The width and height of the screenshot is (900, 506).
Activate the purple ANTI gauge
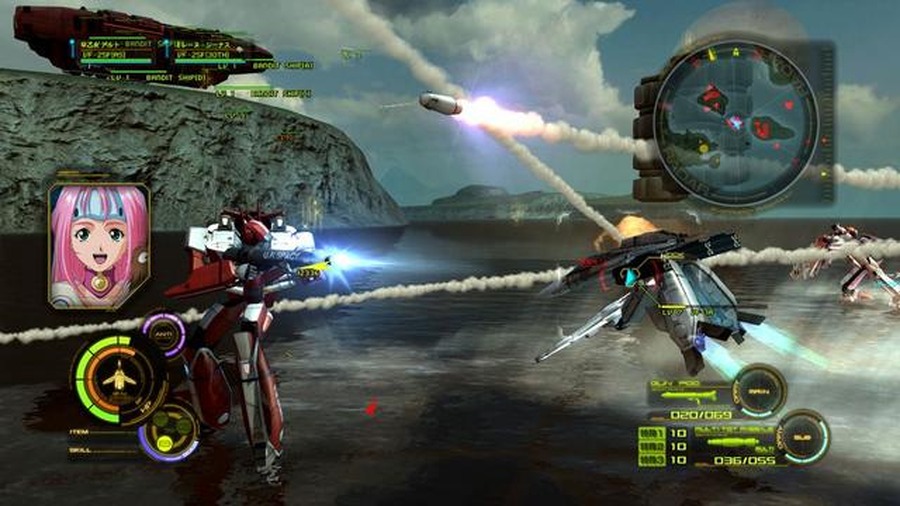tap(165, 335)
